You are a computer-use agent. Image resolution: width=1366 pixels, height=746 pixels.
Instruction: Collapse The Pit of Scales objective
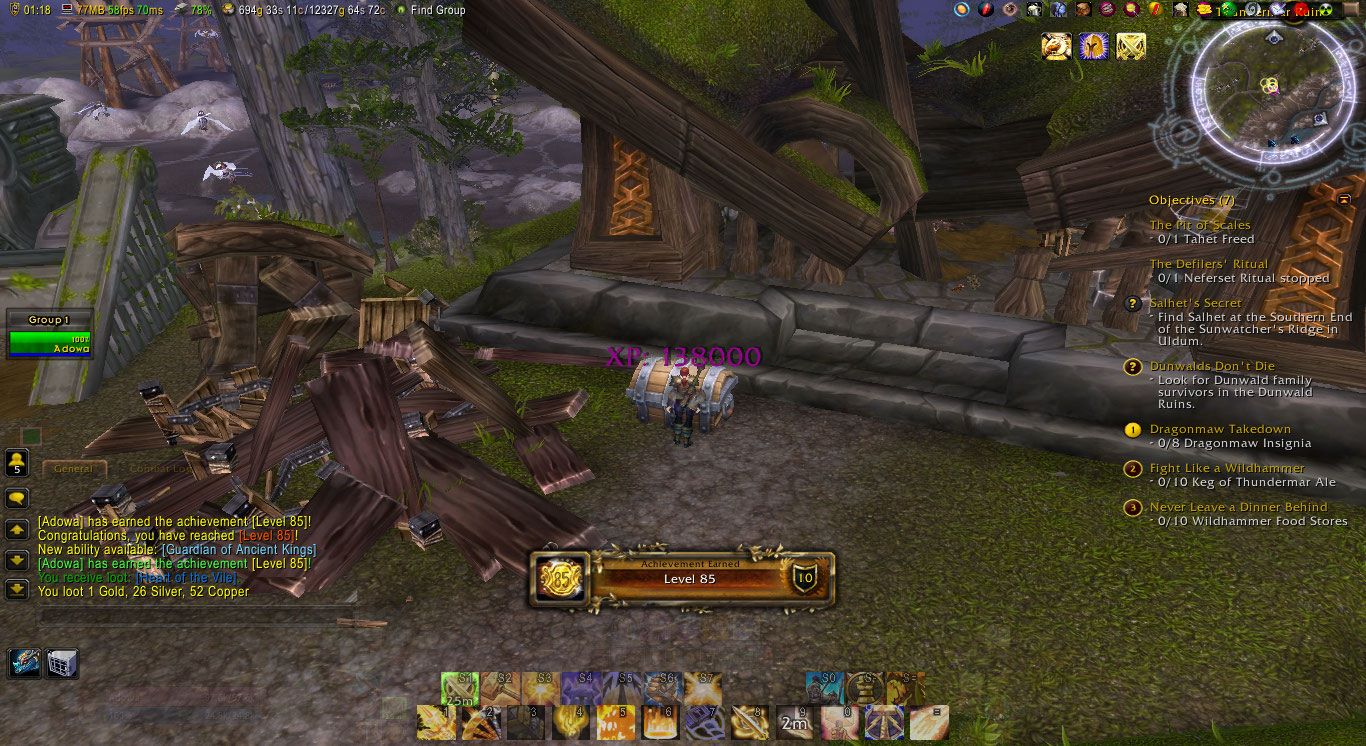(1201, 225)
